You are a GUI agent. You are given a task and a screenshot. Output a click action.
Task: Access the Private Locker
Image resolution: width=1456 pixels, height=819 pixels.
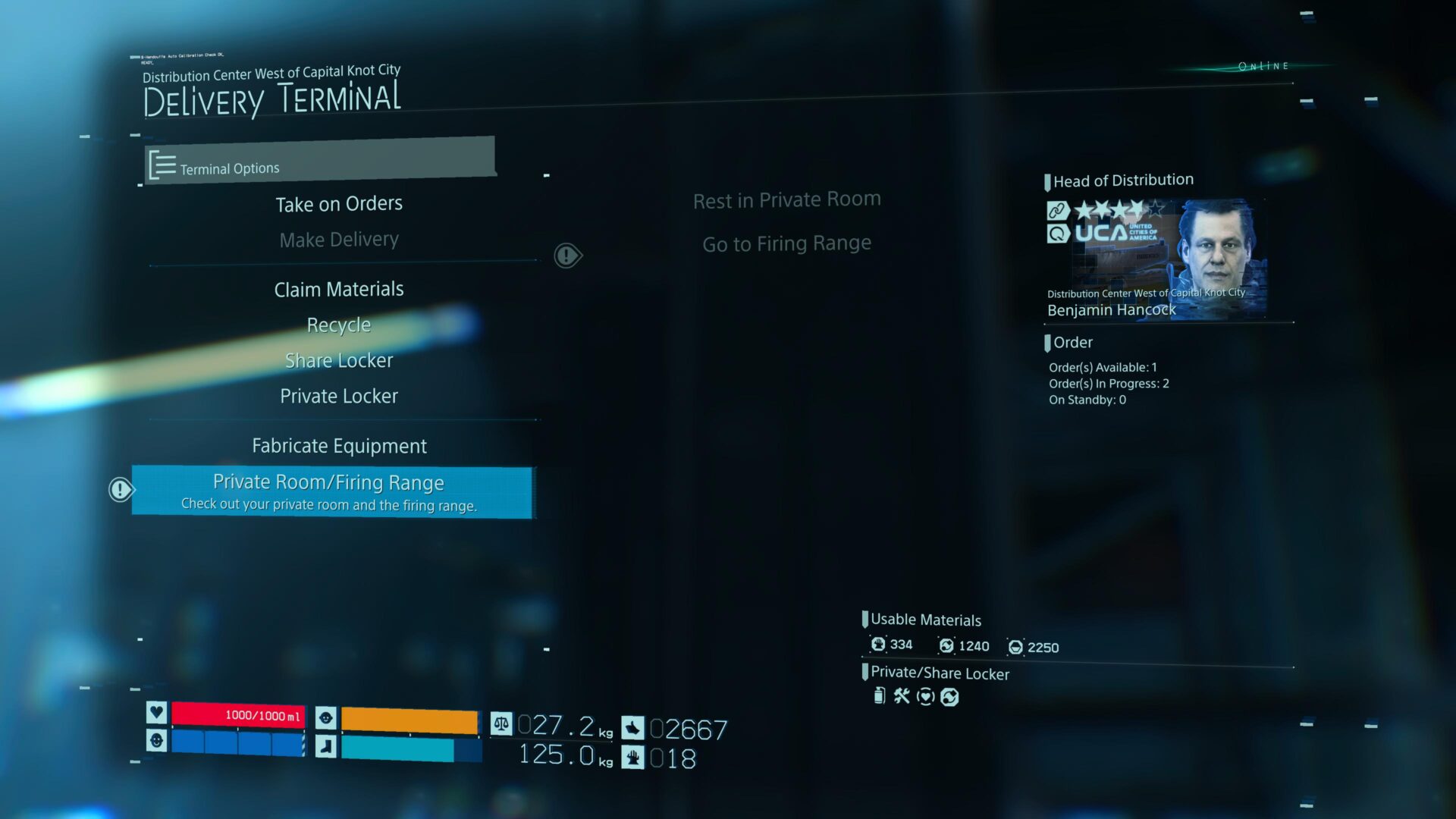(x=339, y=396)
